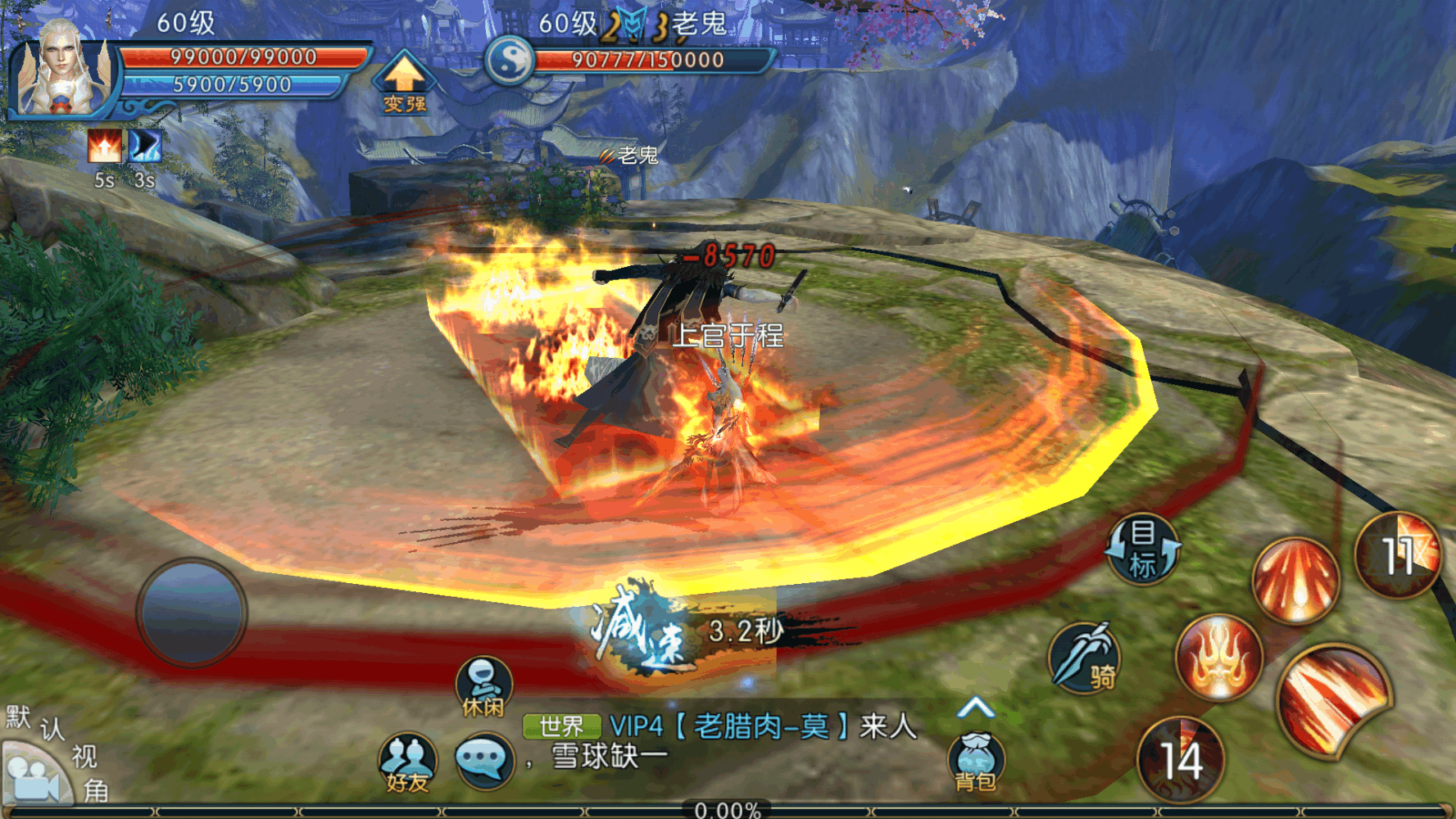This screenshot has width=1456, height=819.
Task: Tap the 变强 upgrade arrow button
Action: pyautogui.click(x=403, y=82)
